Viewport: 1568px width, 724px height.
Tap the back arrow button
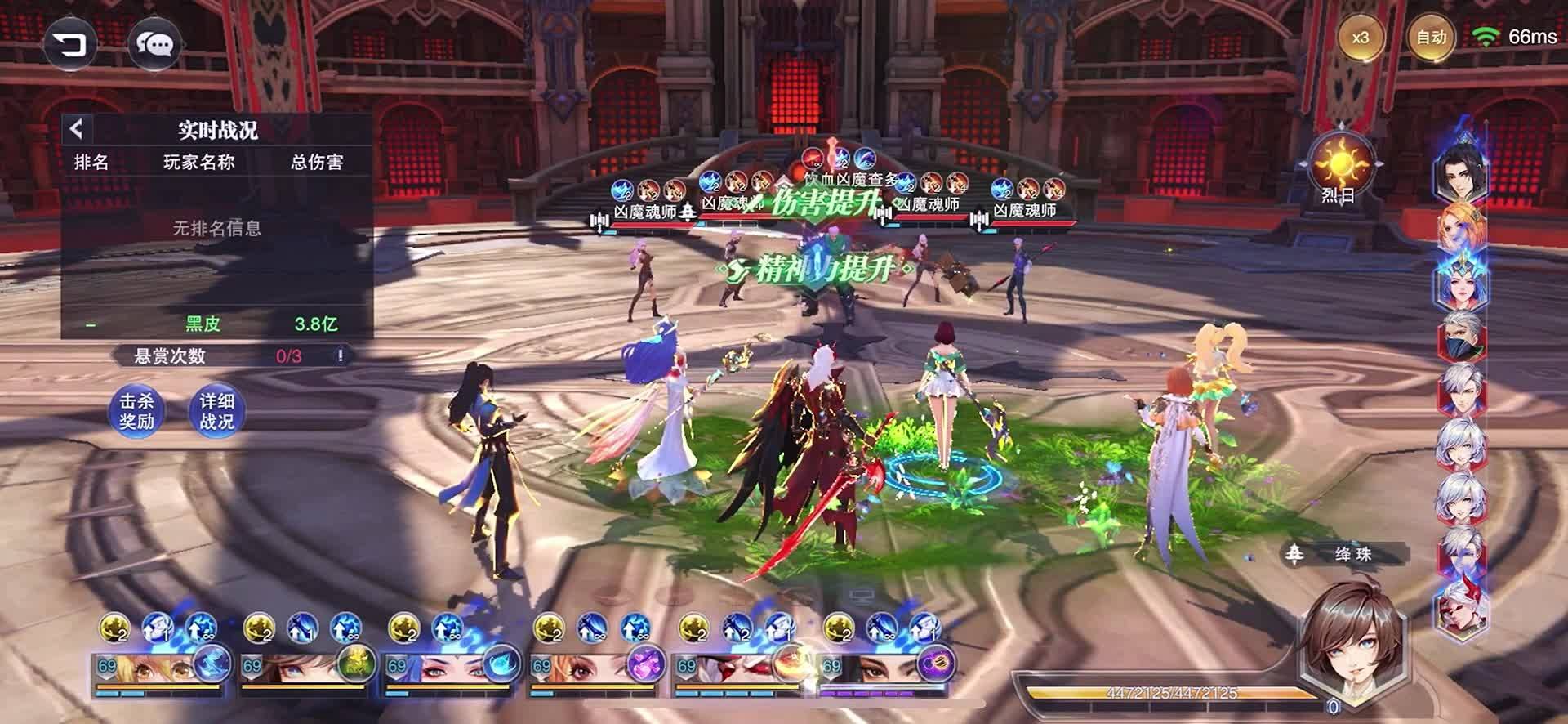(x=70, y=44)
